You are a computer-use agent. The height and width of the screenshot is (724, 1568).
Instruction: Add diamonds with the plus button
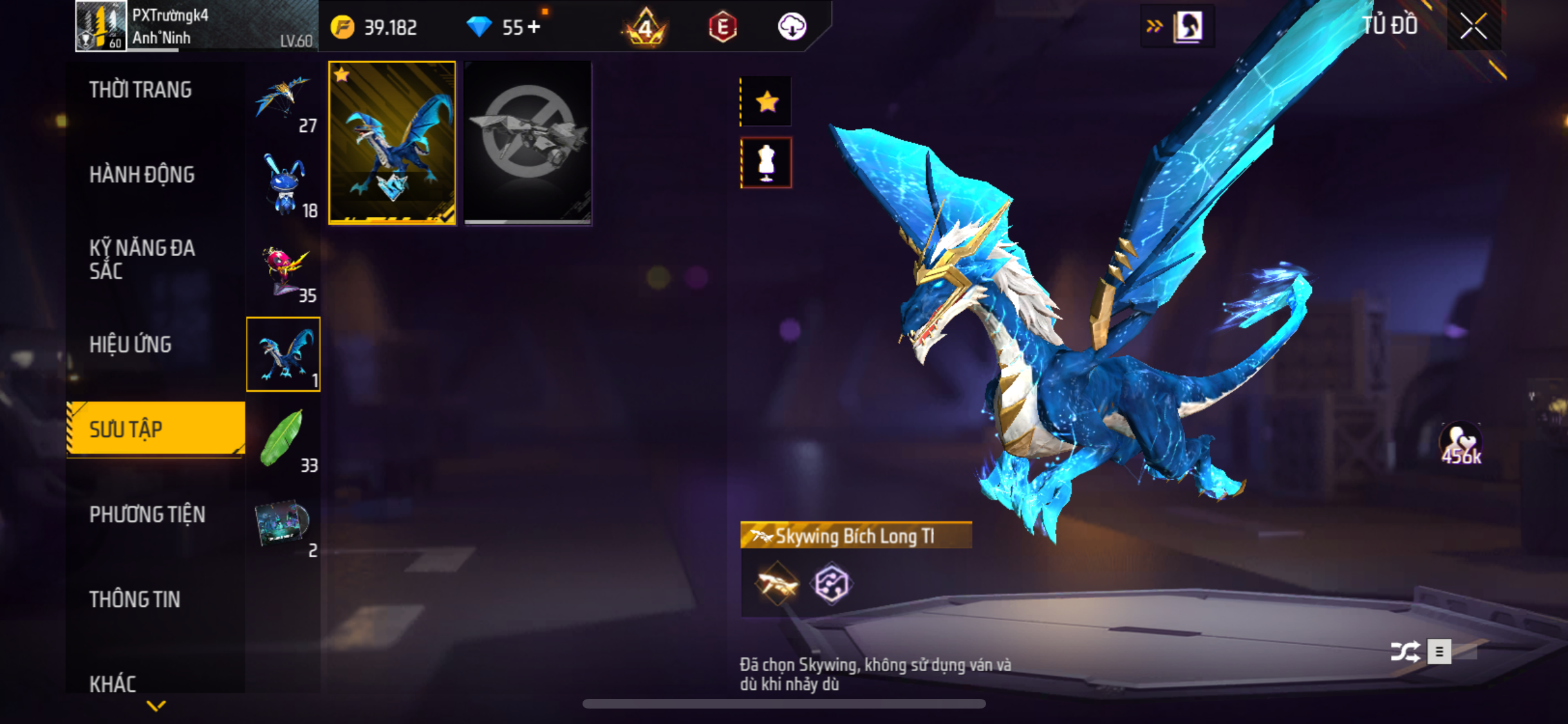click(x=534, y=27)
